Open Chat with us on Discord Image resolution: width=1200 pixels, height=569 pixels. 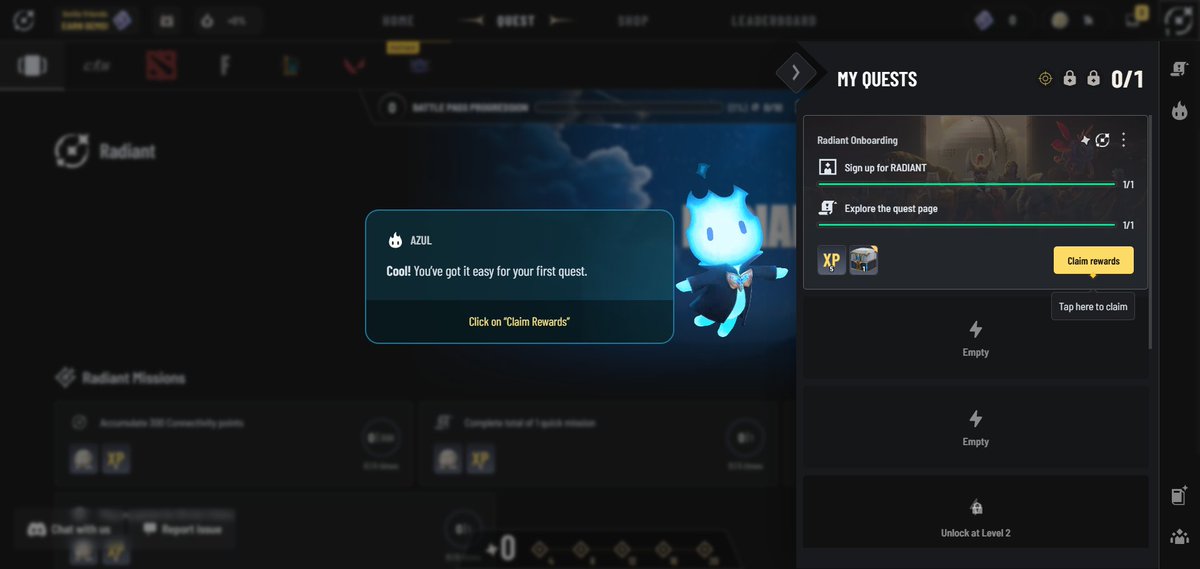point(70,529)
